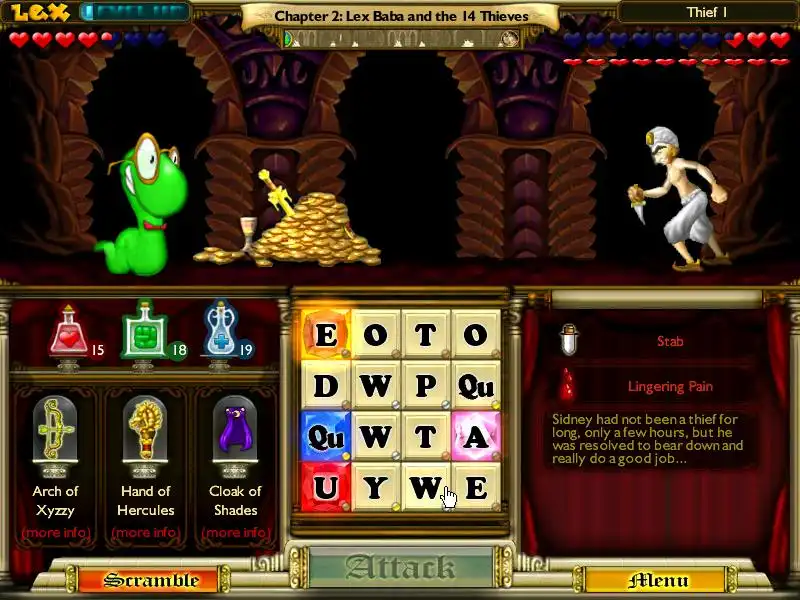This screenshot has height=600, width=800.
Task: Open the Menu button
Action: click(657, 580)
